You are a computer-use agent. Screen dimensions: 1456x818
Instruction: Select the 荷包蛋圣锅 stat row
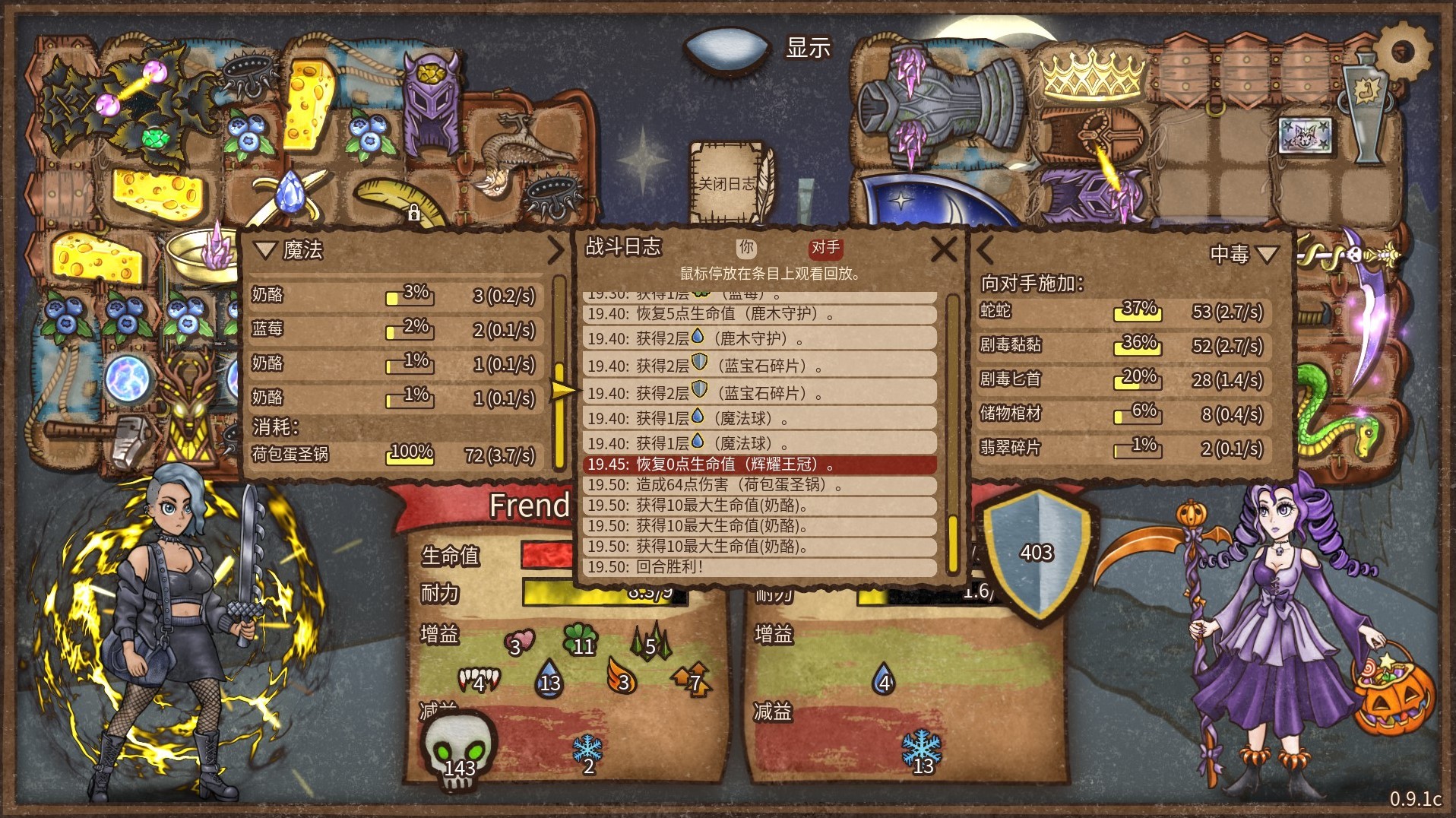pyautogui.click(x=395, y=455)
